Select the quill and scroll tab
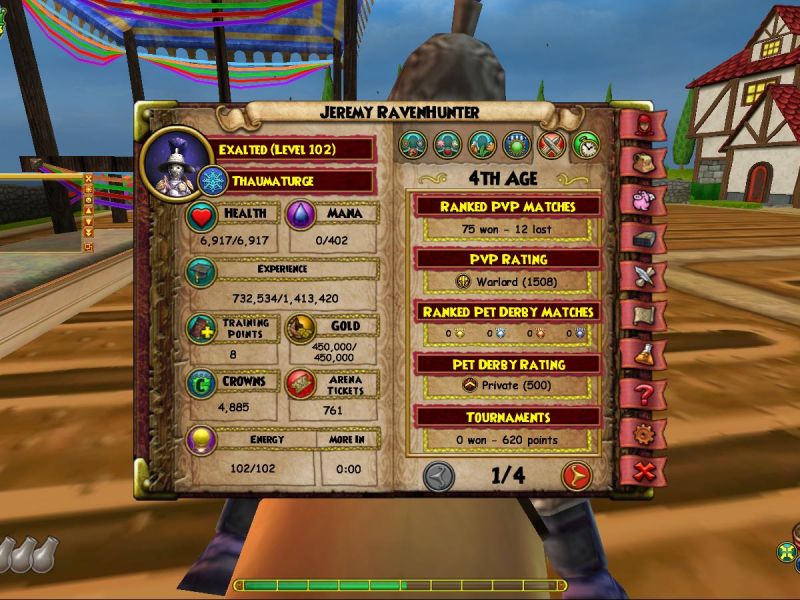Viewport: 800px width, 600px height. [643, 276]
